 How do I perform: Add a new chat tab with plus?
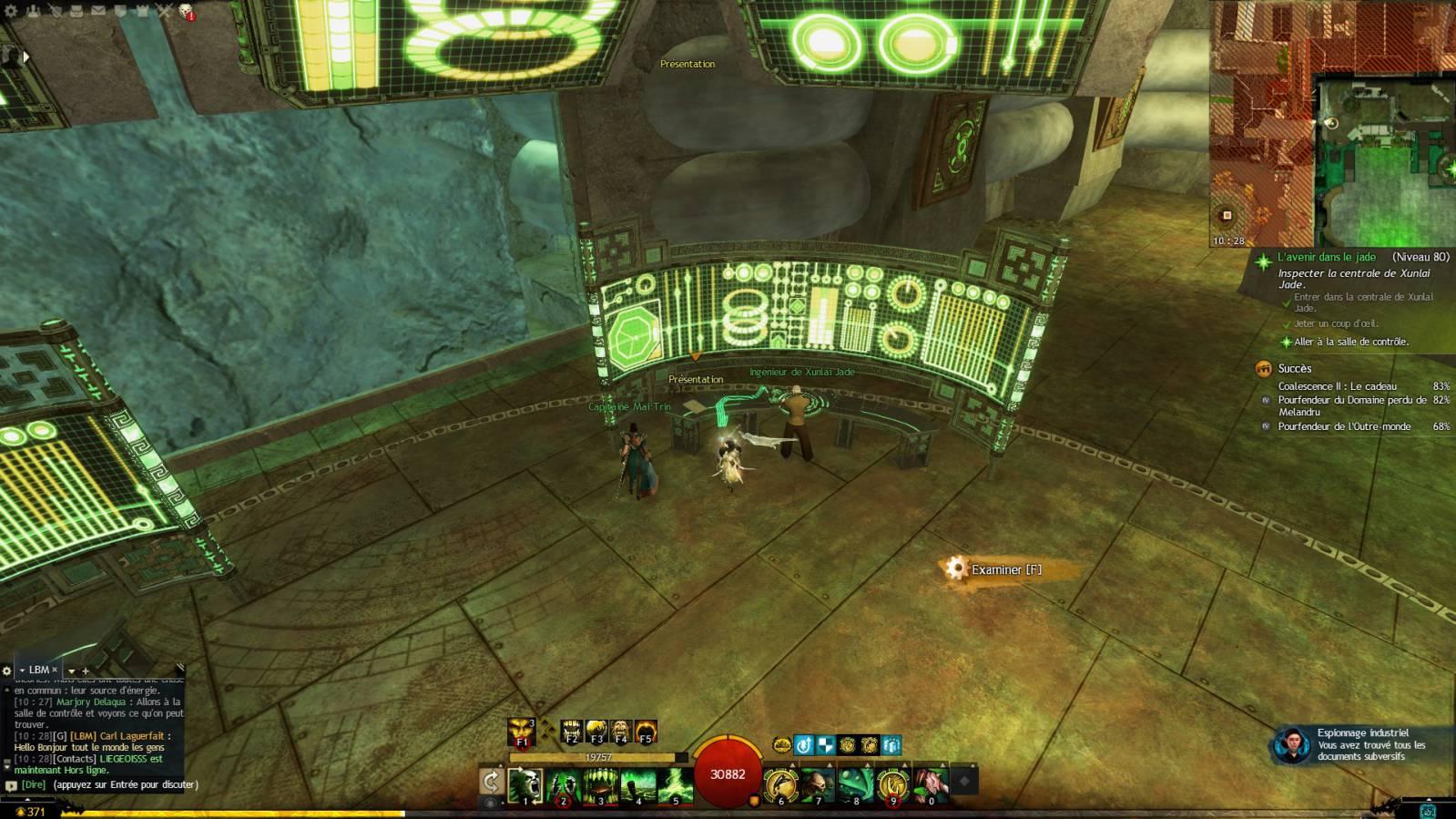pyautogui.click(x=86, y=671)
